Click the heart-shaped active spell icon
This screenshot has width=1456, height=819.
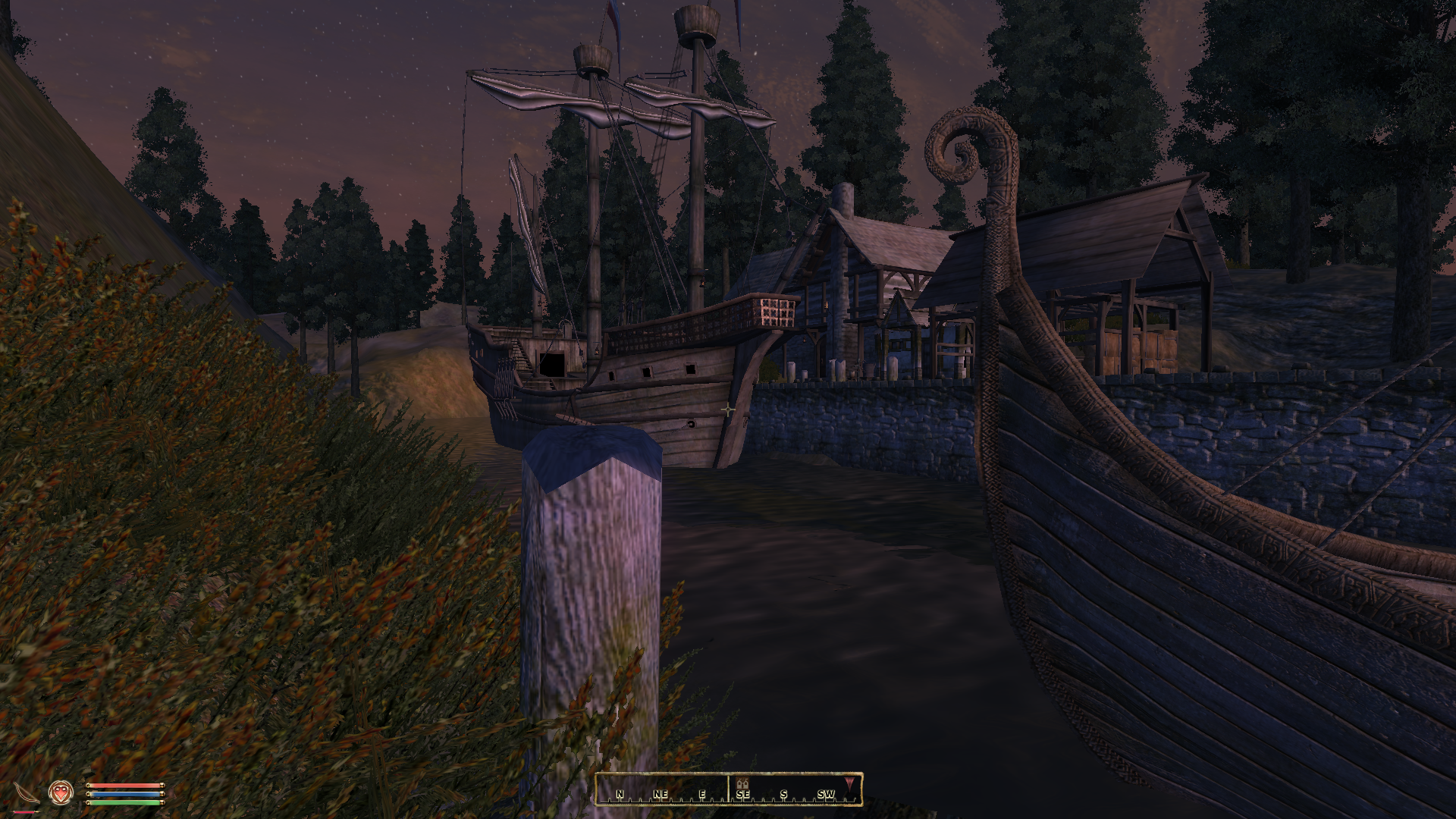pyautogui.click(x=61, y=792)
